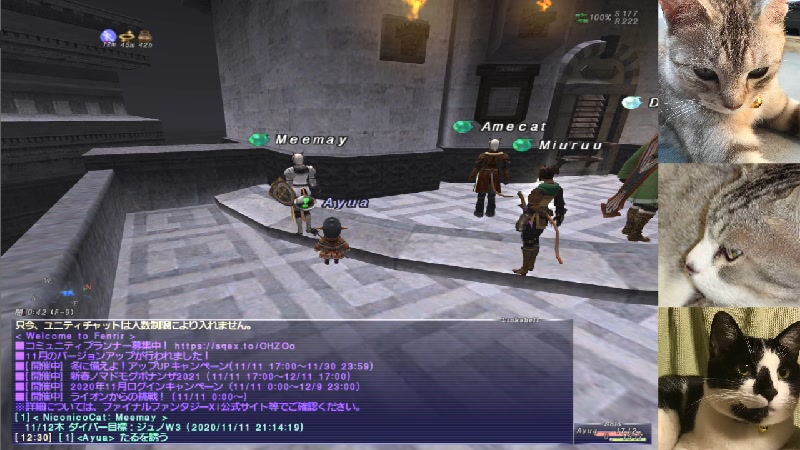The height and width of the screenshot is (450, 800).
Task: Target the player named Amecat by nameplate
Action: [512, 127]
